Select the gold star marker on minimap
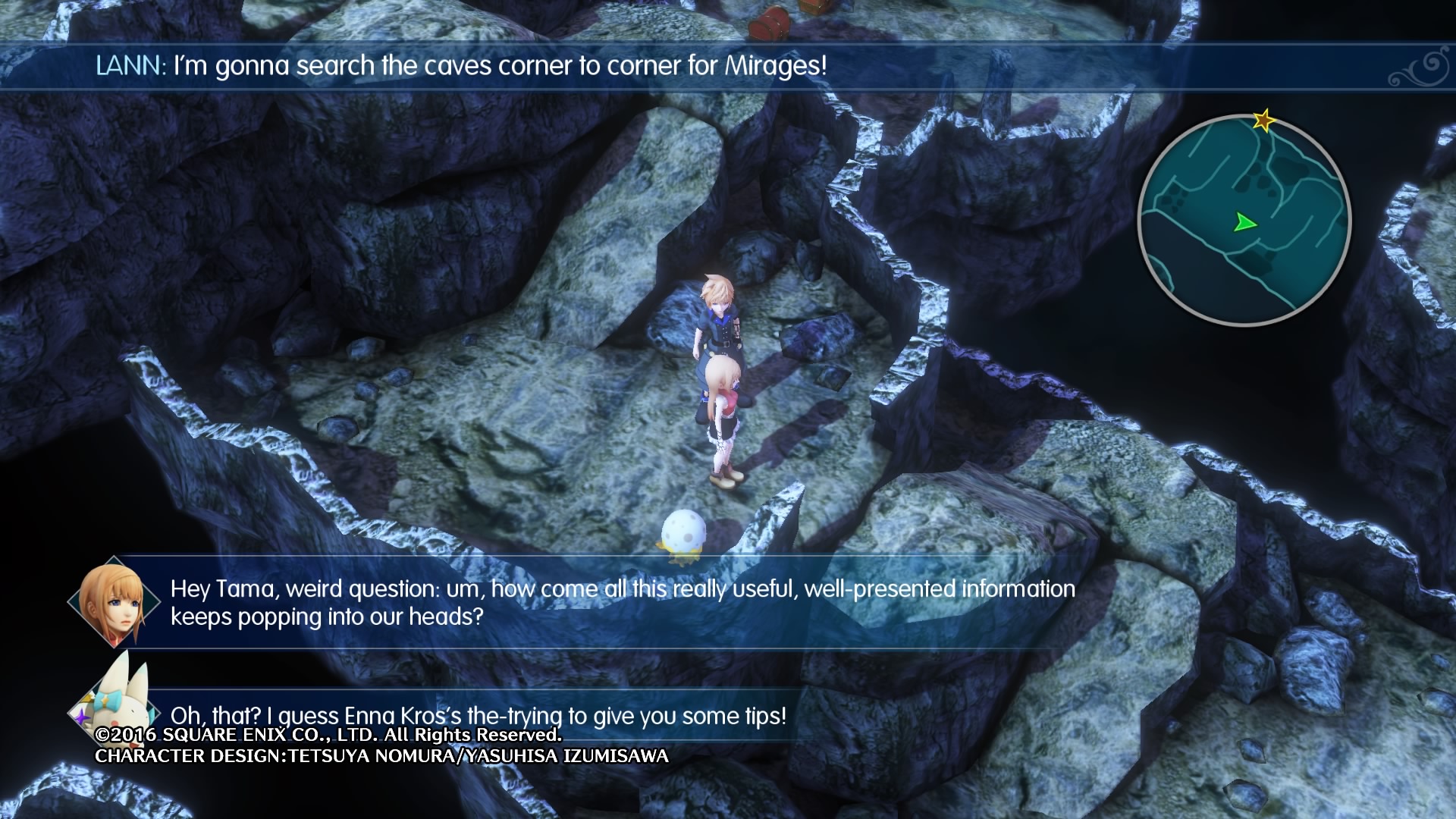This screenshot has width=1456, height=819. [x=1263, y=120]
